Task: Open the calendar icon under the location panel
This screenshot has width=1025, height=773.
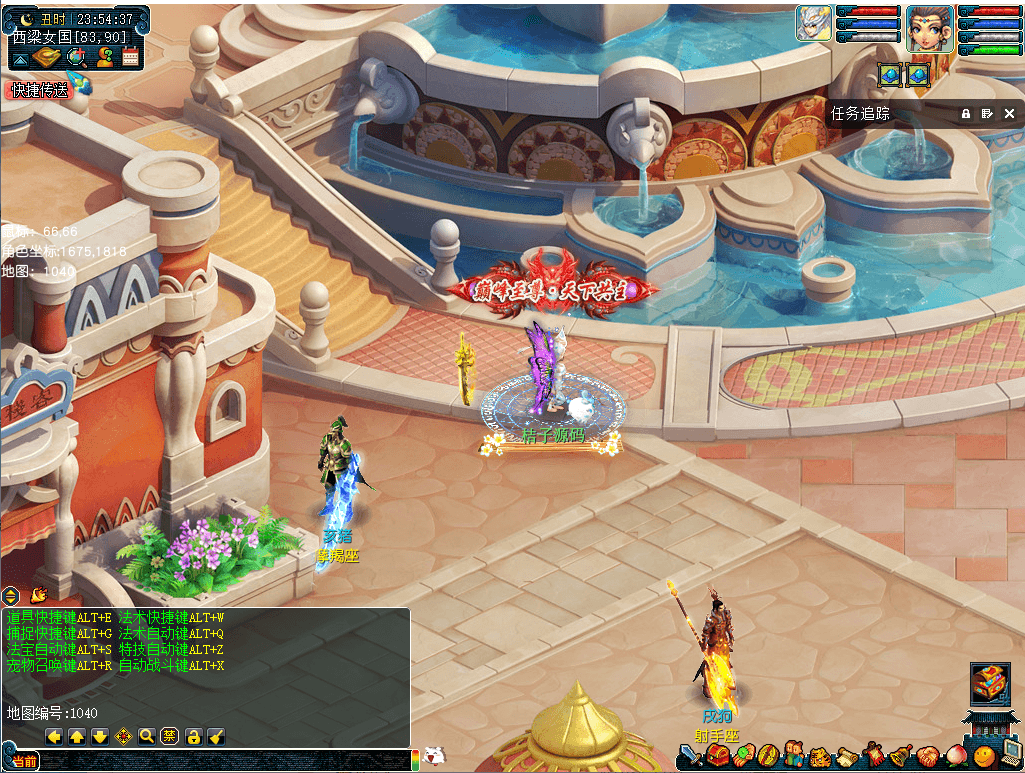Action: click(130, 59)
